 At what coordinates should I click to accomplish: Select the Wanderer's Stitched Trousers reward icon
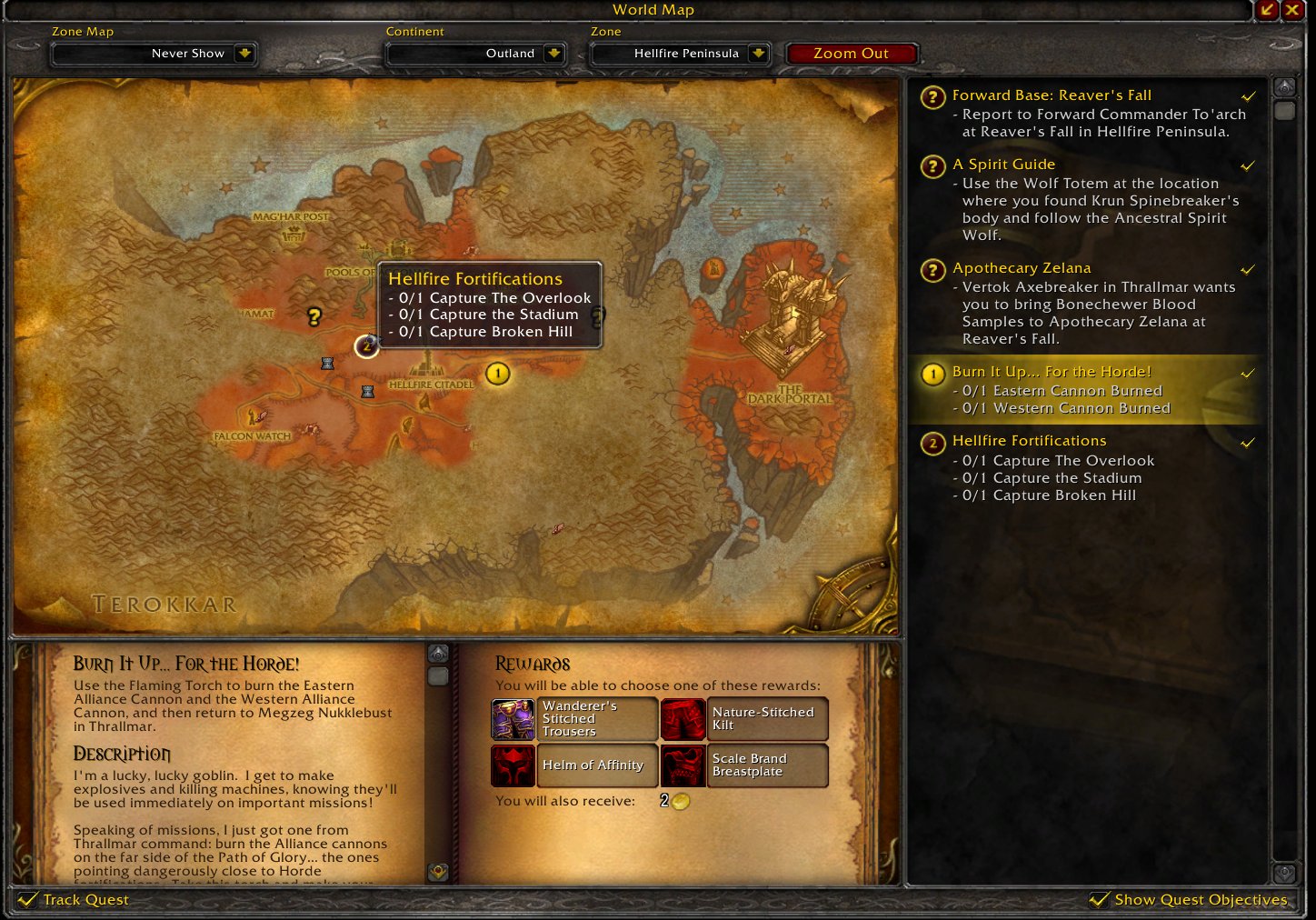(x=513, y=719)
